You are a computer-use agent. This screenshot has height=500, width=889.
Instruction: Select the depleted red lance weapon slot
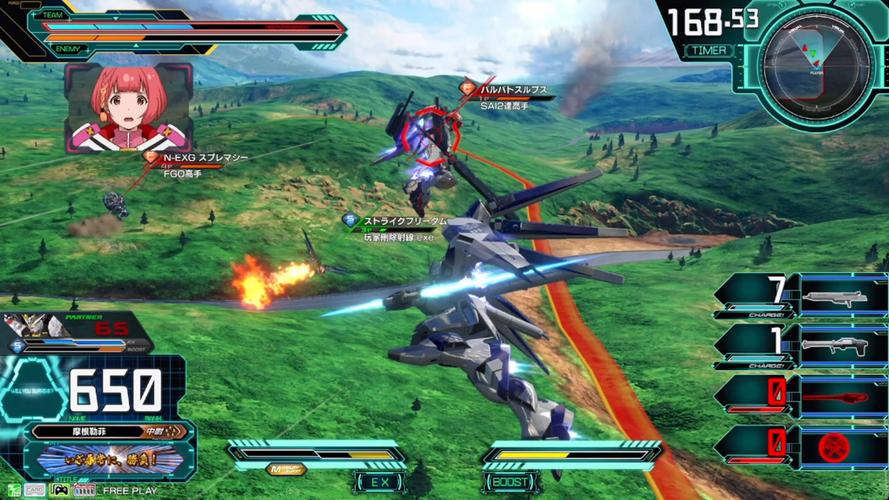842,396
